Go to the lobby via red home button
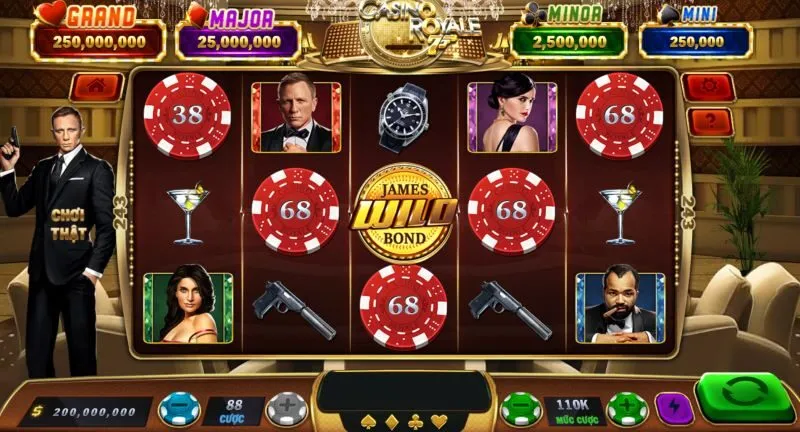This screenshot has width=800, height=432. click(x=98, y=87)
